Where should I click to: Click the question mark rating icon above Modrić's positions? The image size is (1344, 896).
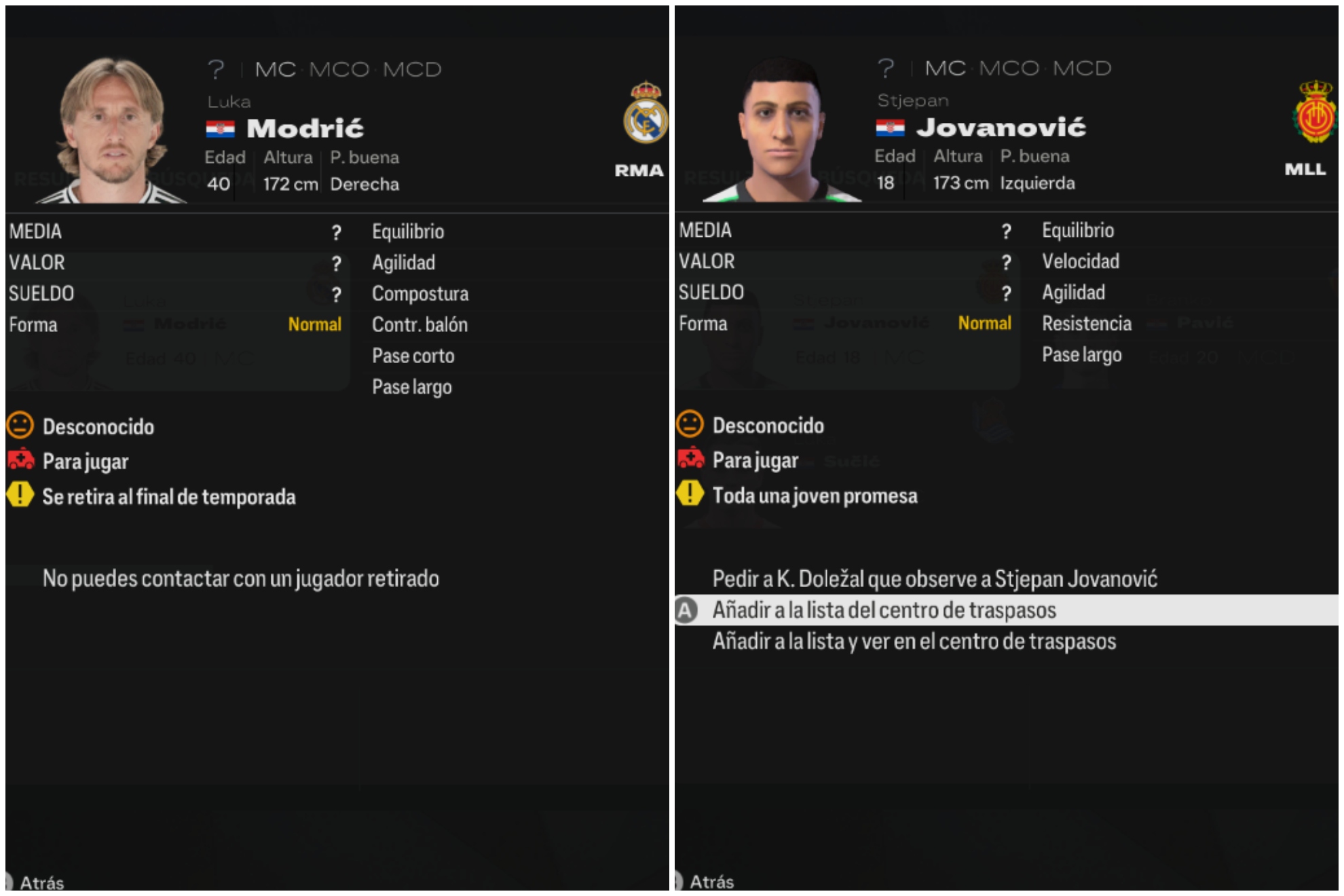tap(216, 69)
